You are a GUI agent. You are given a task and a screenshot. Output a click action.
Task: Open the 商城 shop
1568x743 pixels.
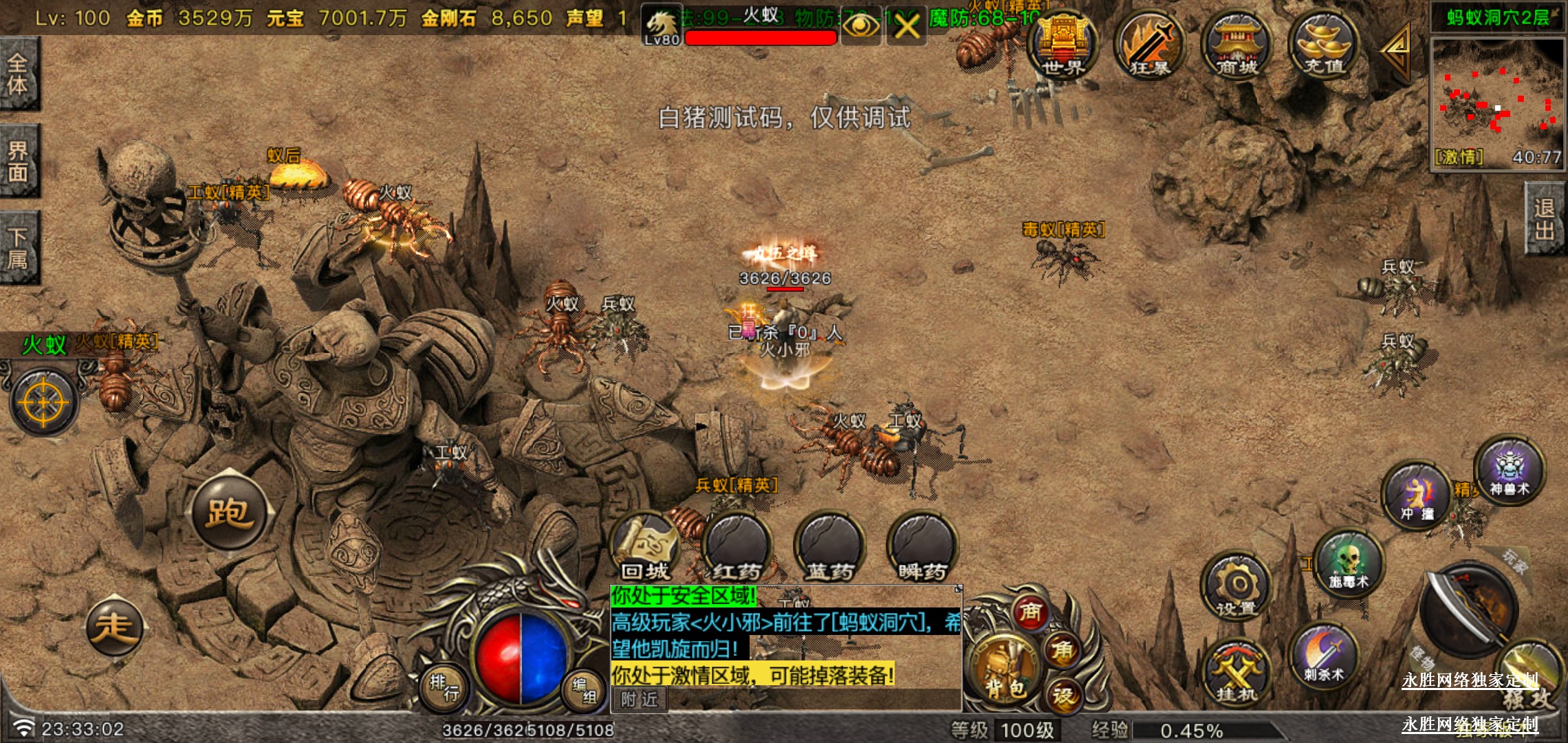click(1236, 45)
